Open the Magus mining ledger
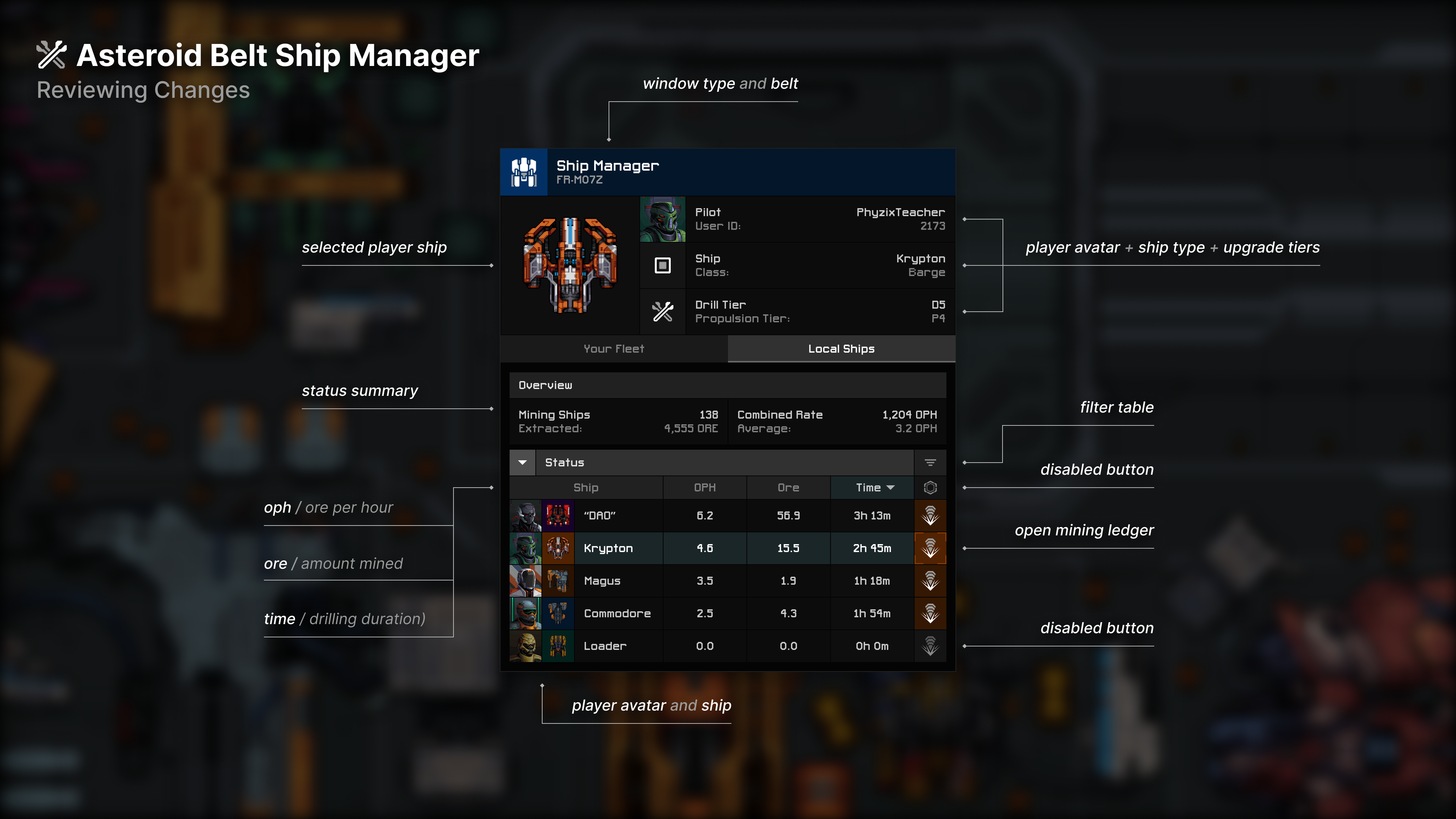The height and width of the screenshot is (819, 1456). 930,581
